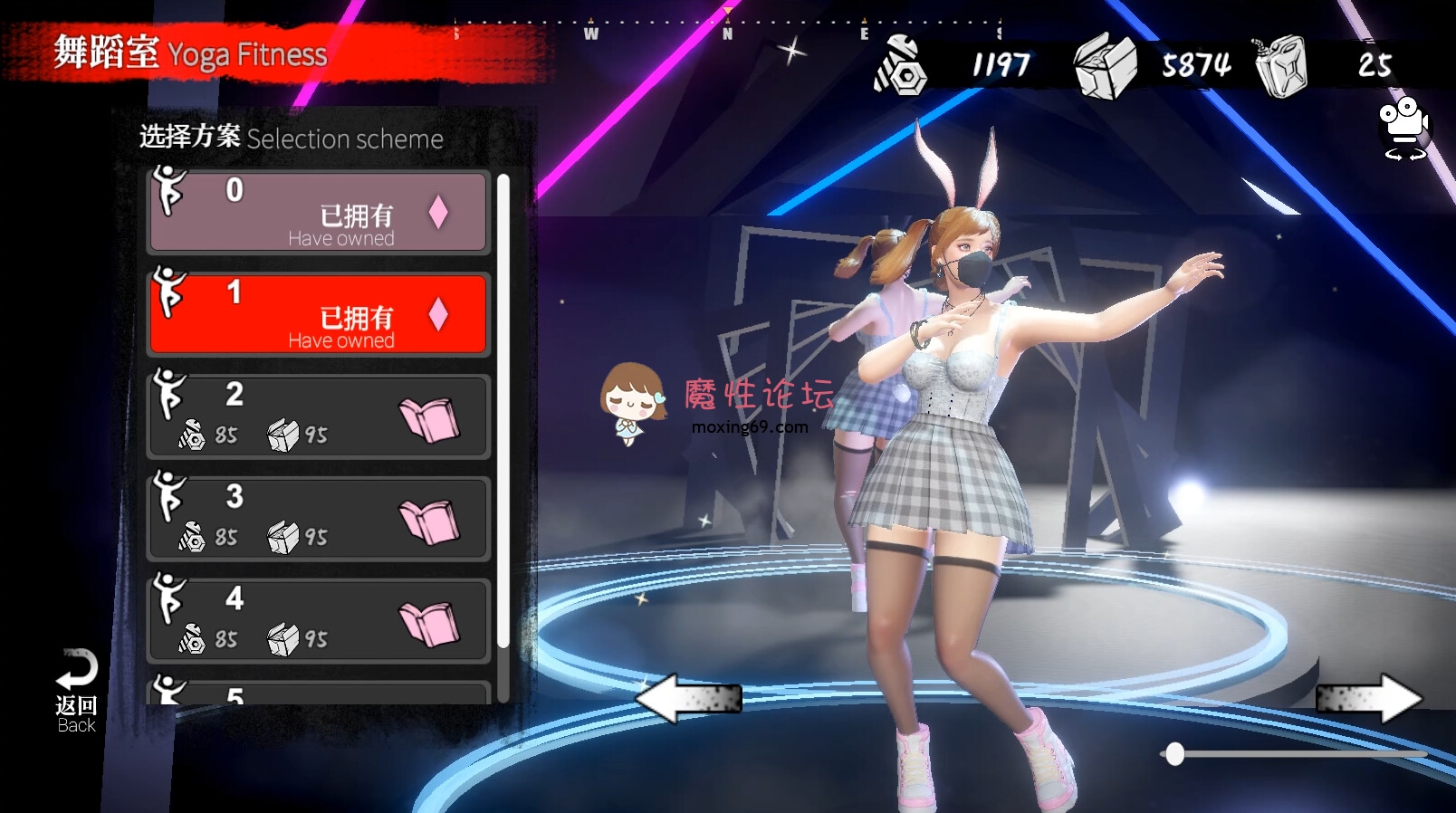Pick scheme 3 from the list
This screenshot has height=813, width=1456.
[318, 519]
